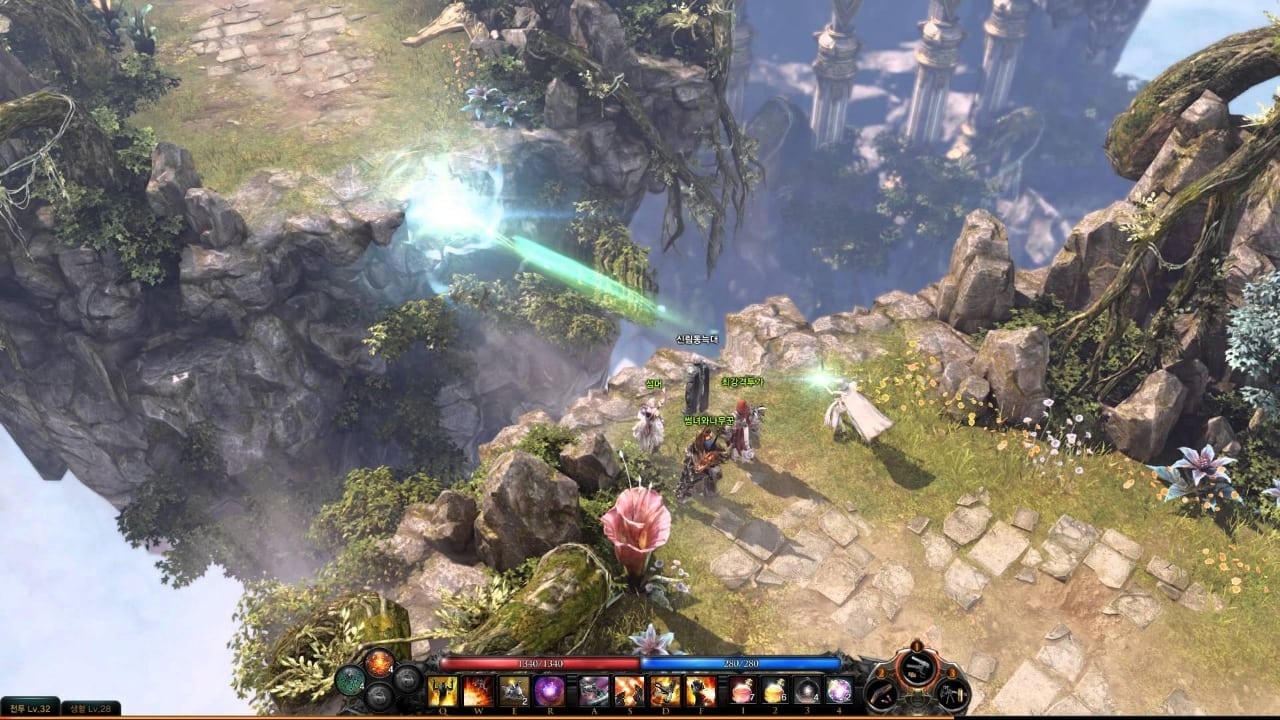1280x720 pixels.
Task: Activate the Q slot golden figure skill
Action: pyautogui.click(x=442, y=690)
